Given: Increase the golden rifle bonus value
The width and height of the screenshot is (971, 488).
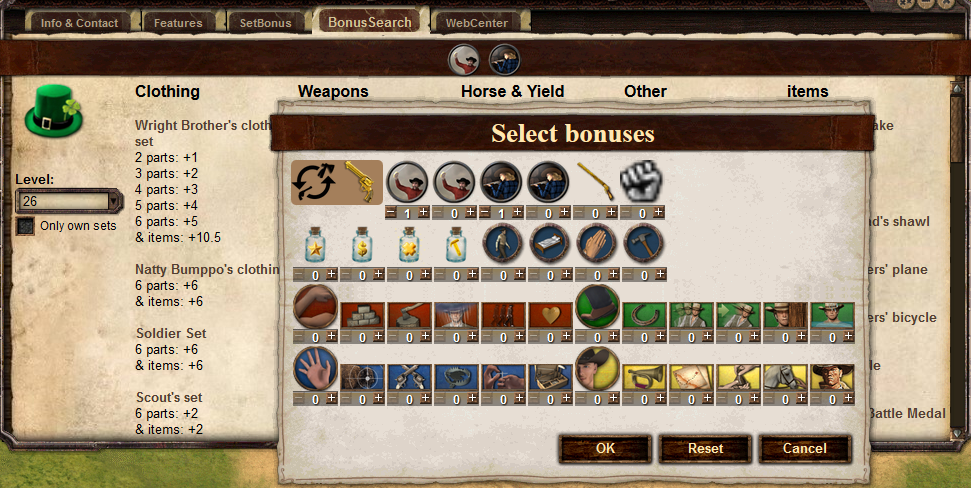Looking at the screenshot, I should click(x=612, y=212).
